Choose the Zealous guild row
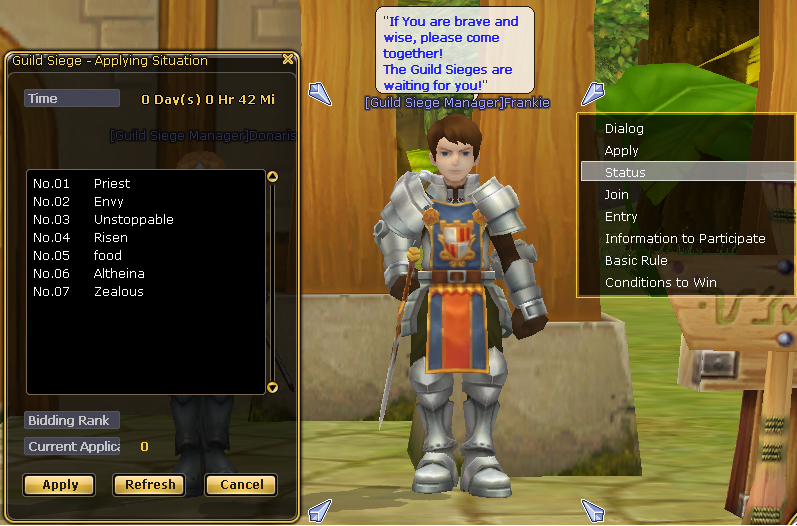 (x=118, y=292)
